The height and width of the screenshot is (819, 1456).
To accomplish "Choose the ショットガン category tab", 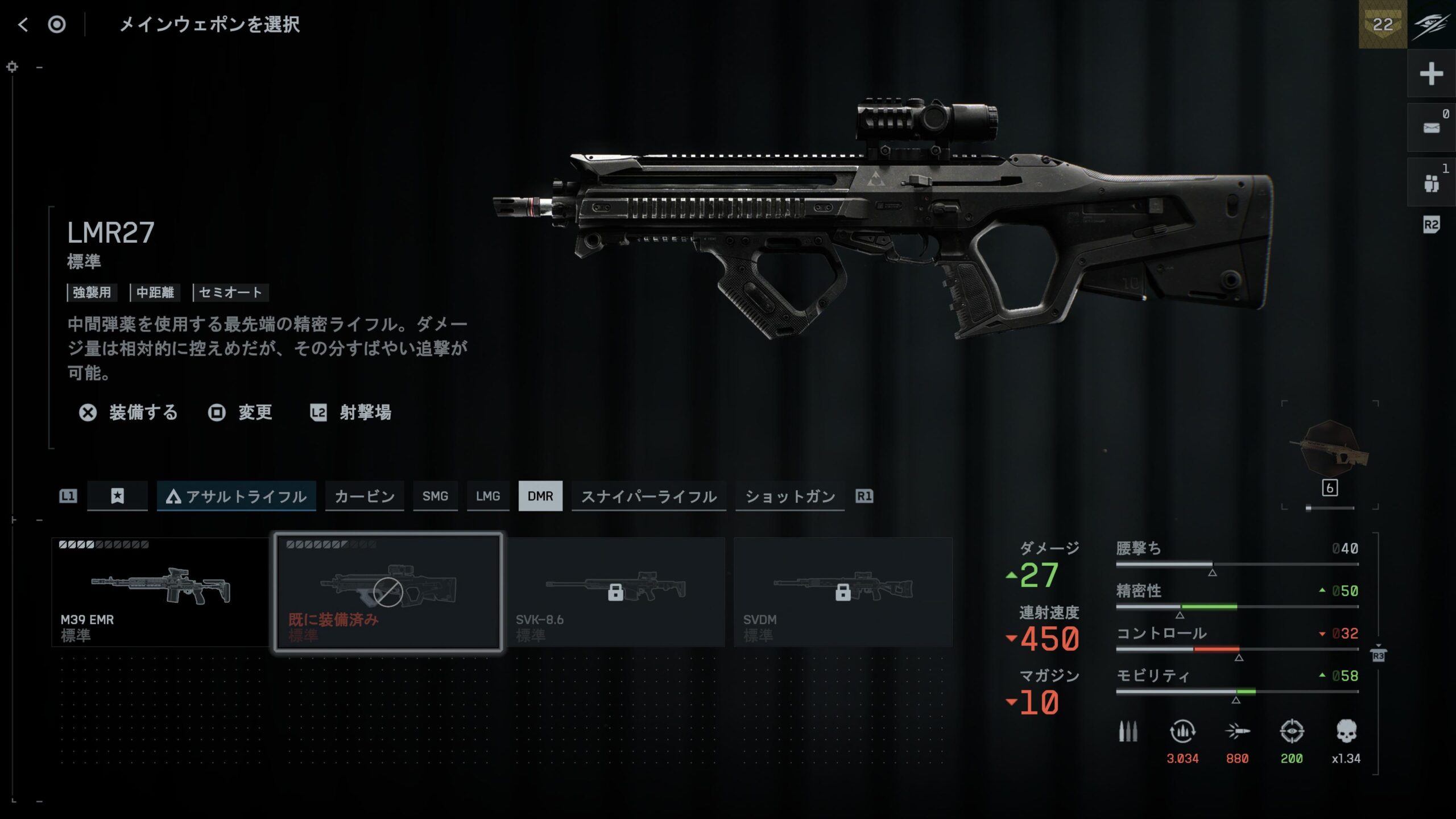I will pyautogui.click(x=790, y=497).
